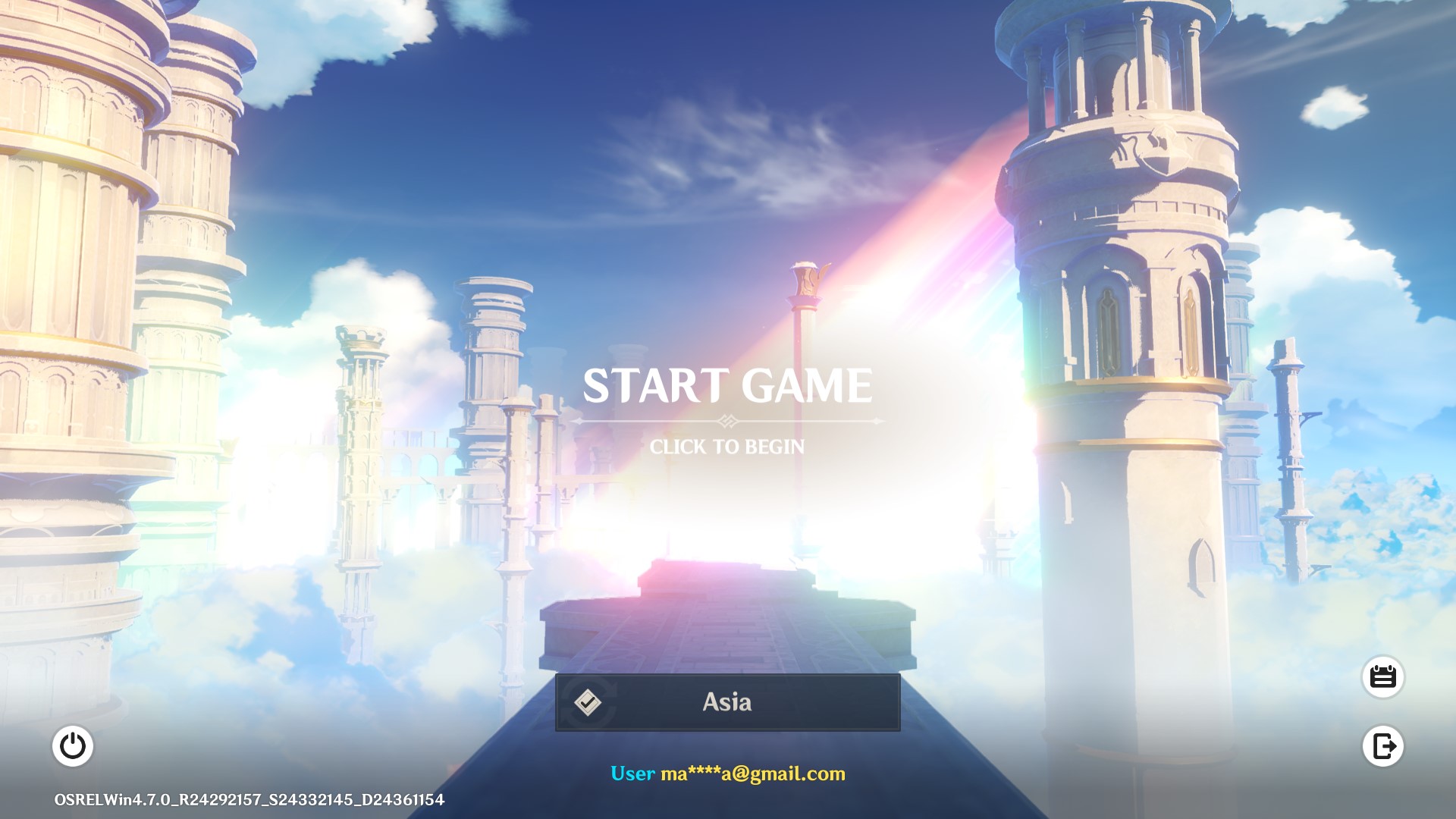Click the center screen to begin the game
Screen dimensions: 1456x819
[728, 409]
